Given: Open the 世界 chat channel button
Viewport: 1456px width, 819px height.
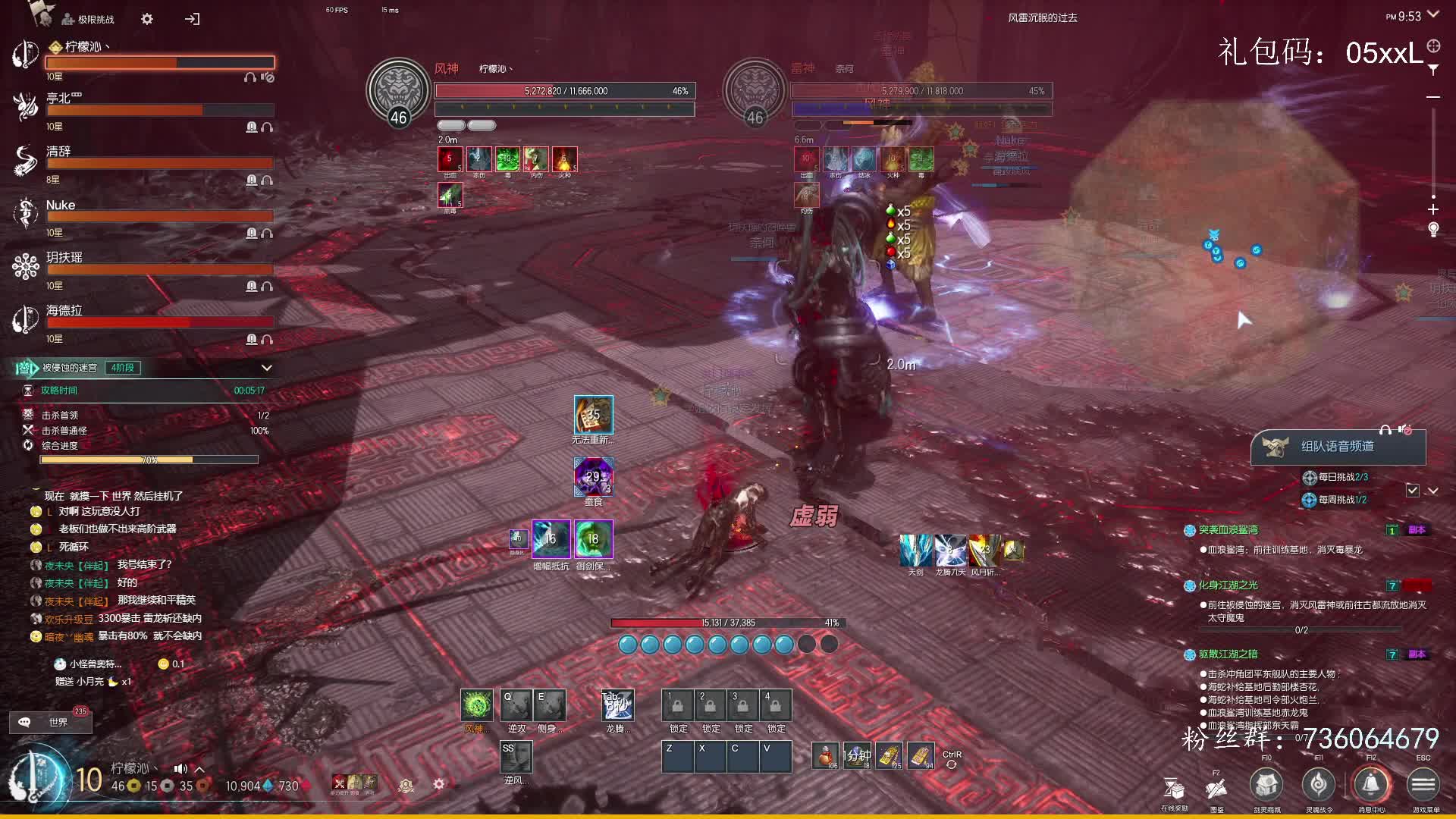Looking at the screenshot, I should 51,722.
